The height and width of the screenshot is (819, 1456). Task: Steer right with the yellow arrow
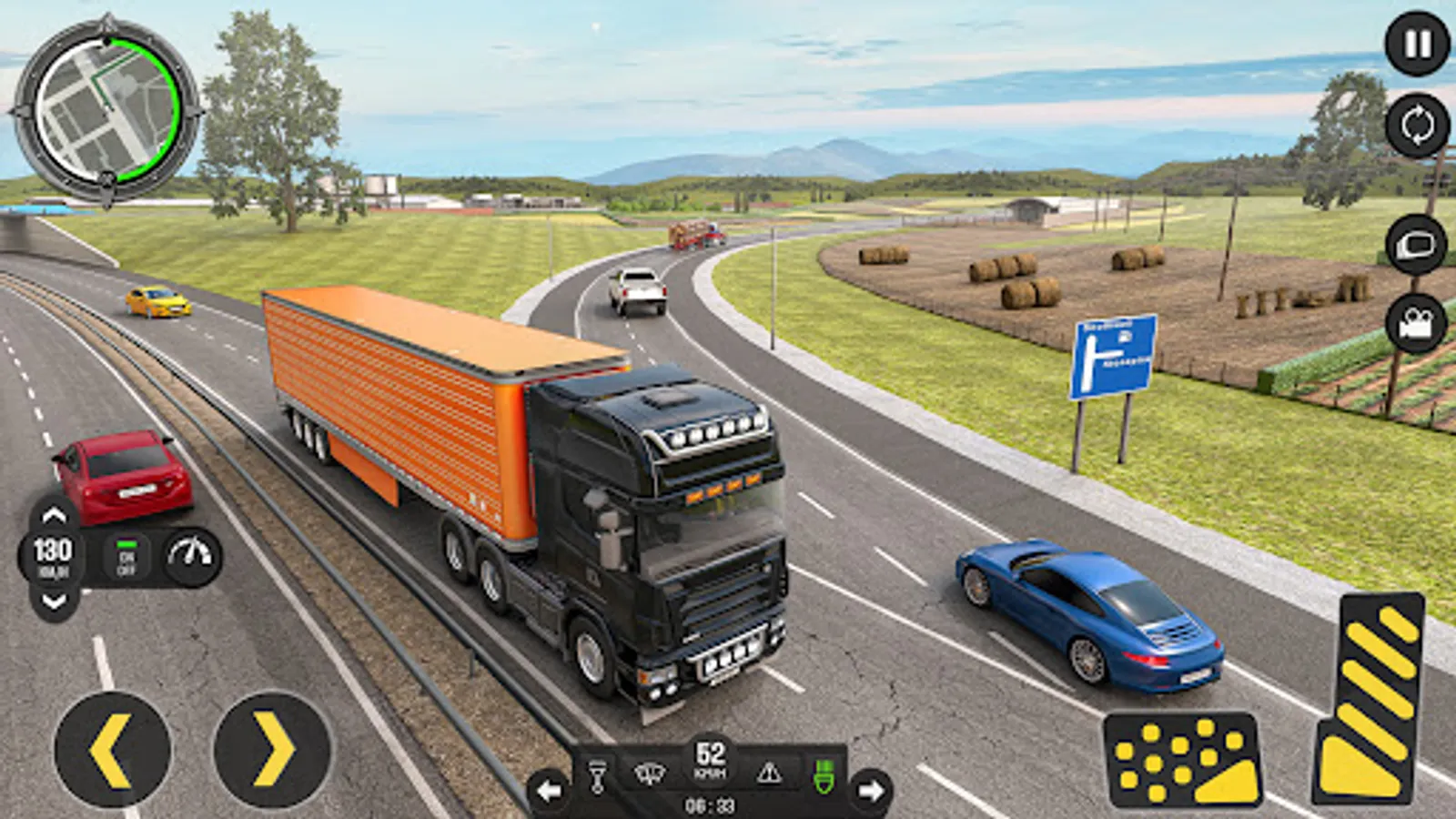(272, 751)
